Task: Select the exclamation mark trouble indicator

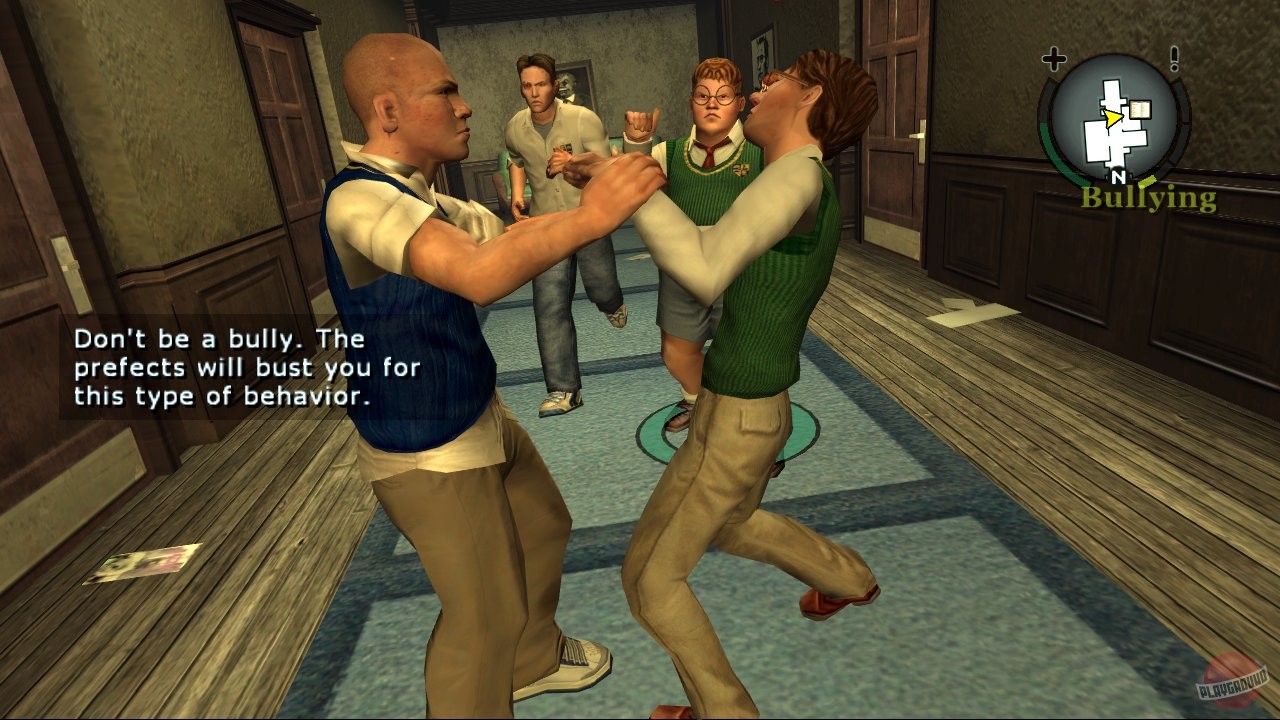Action: (1174, 57)
